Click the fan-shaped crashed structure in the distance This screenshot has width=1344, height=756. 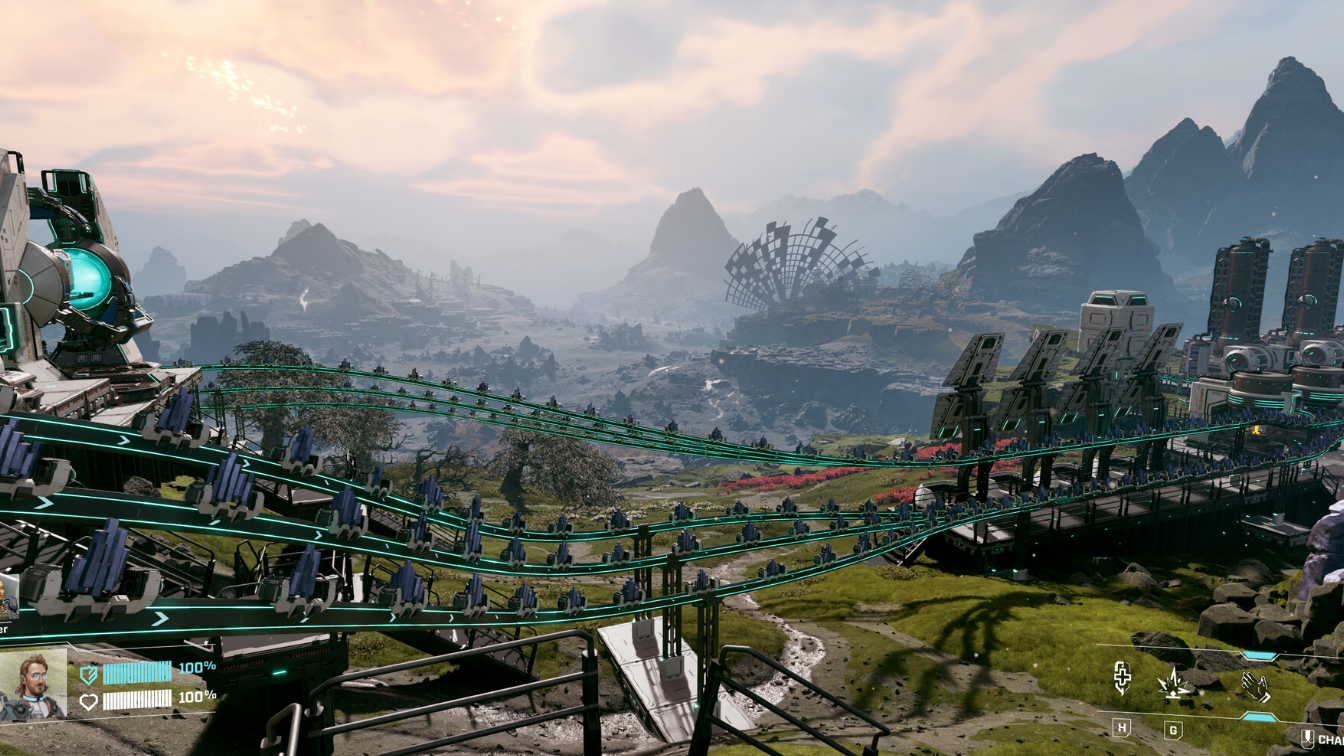(795, 265)
